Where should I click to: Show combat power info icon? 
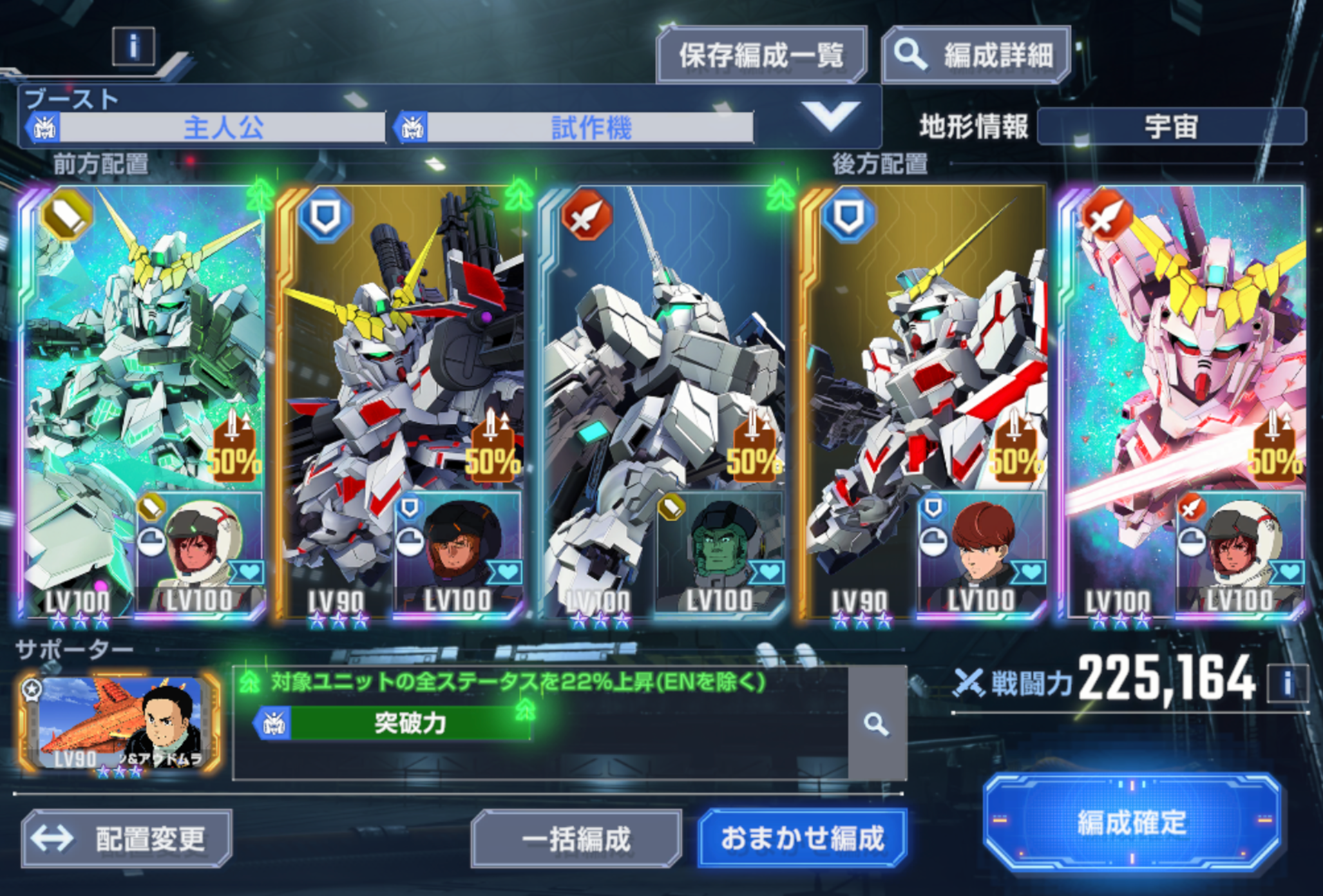click(1286, 683)
